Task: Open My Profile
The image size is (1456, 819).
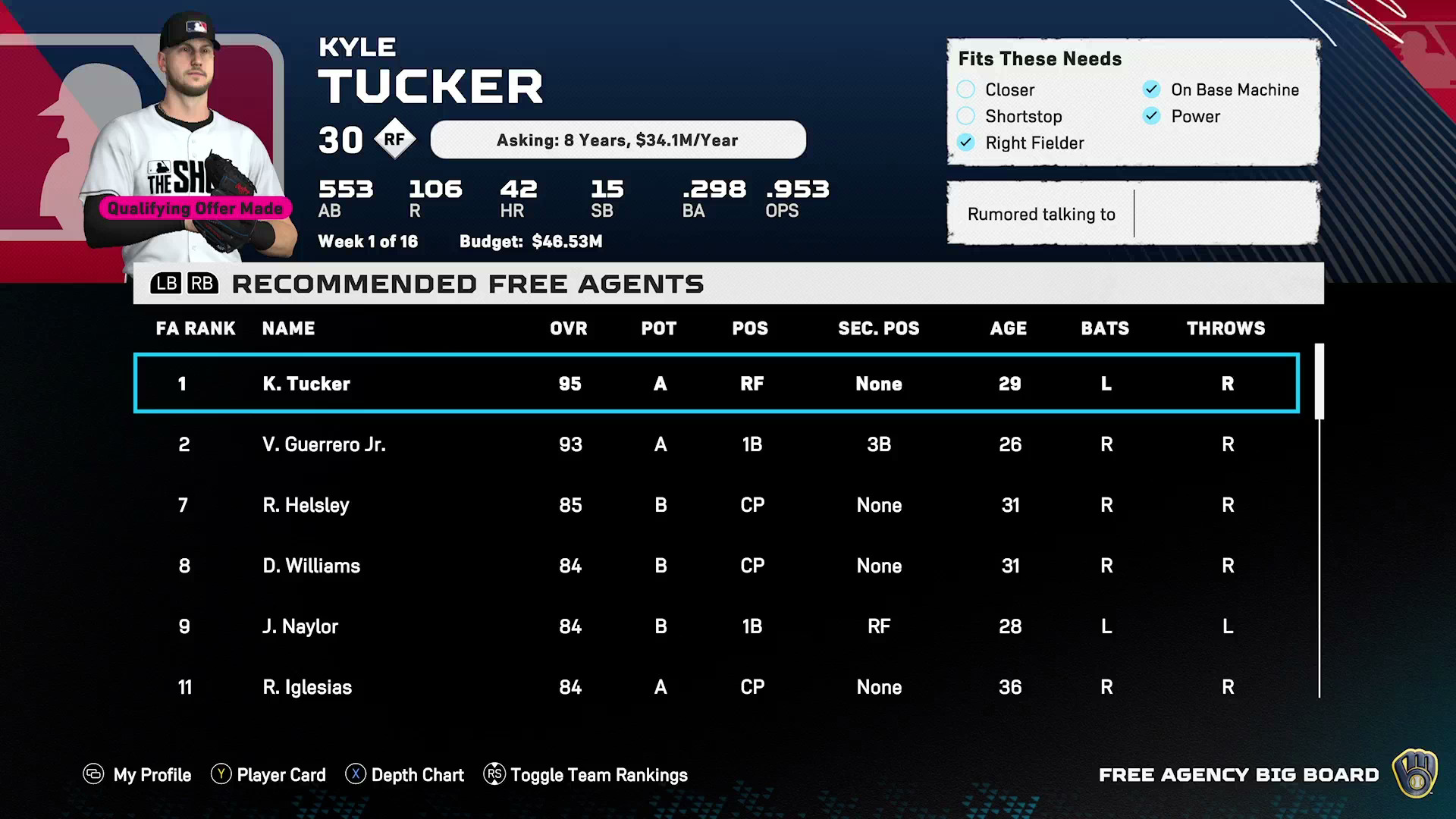Action: pos(137,775)
